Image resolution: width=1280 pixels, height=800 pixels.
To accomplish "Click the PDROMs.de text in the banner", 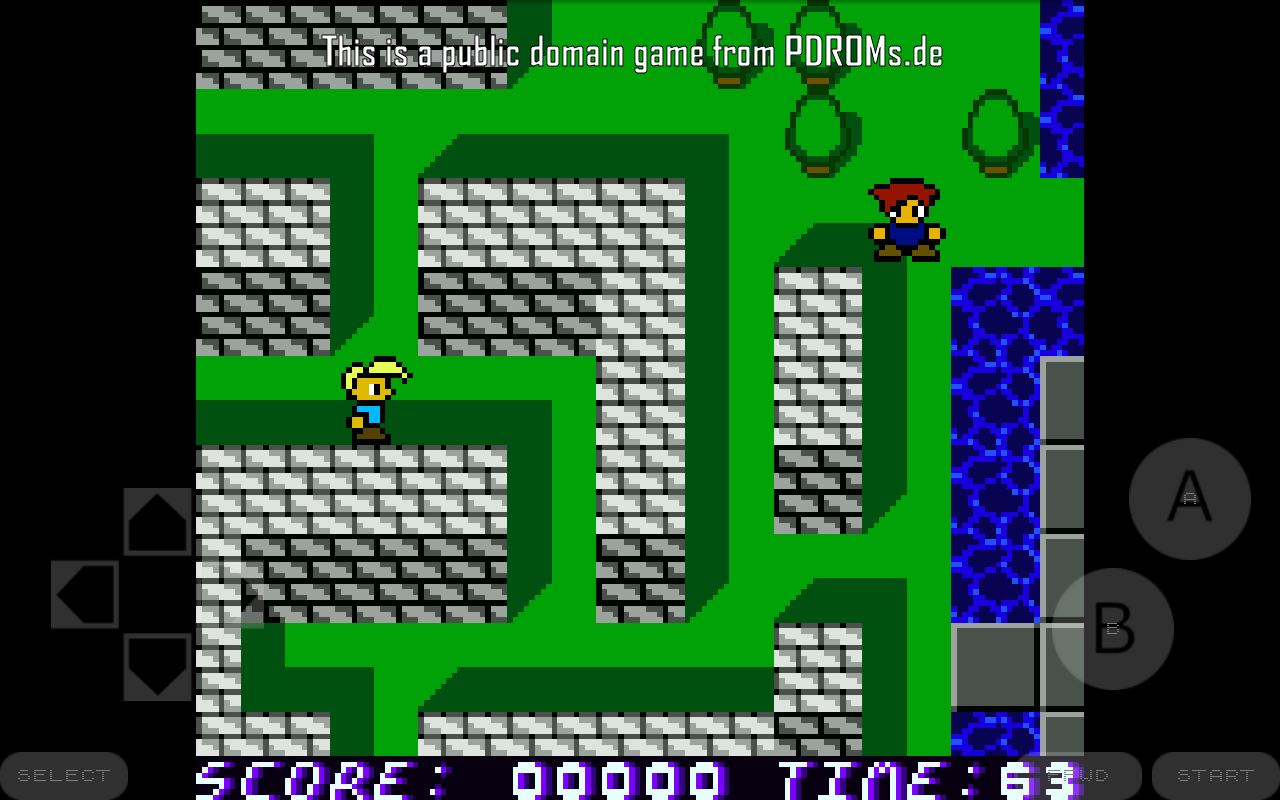I will coord(861,53).
